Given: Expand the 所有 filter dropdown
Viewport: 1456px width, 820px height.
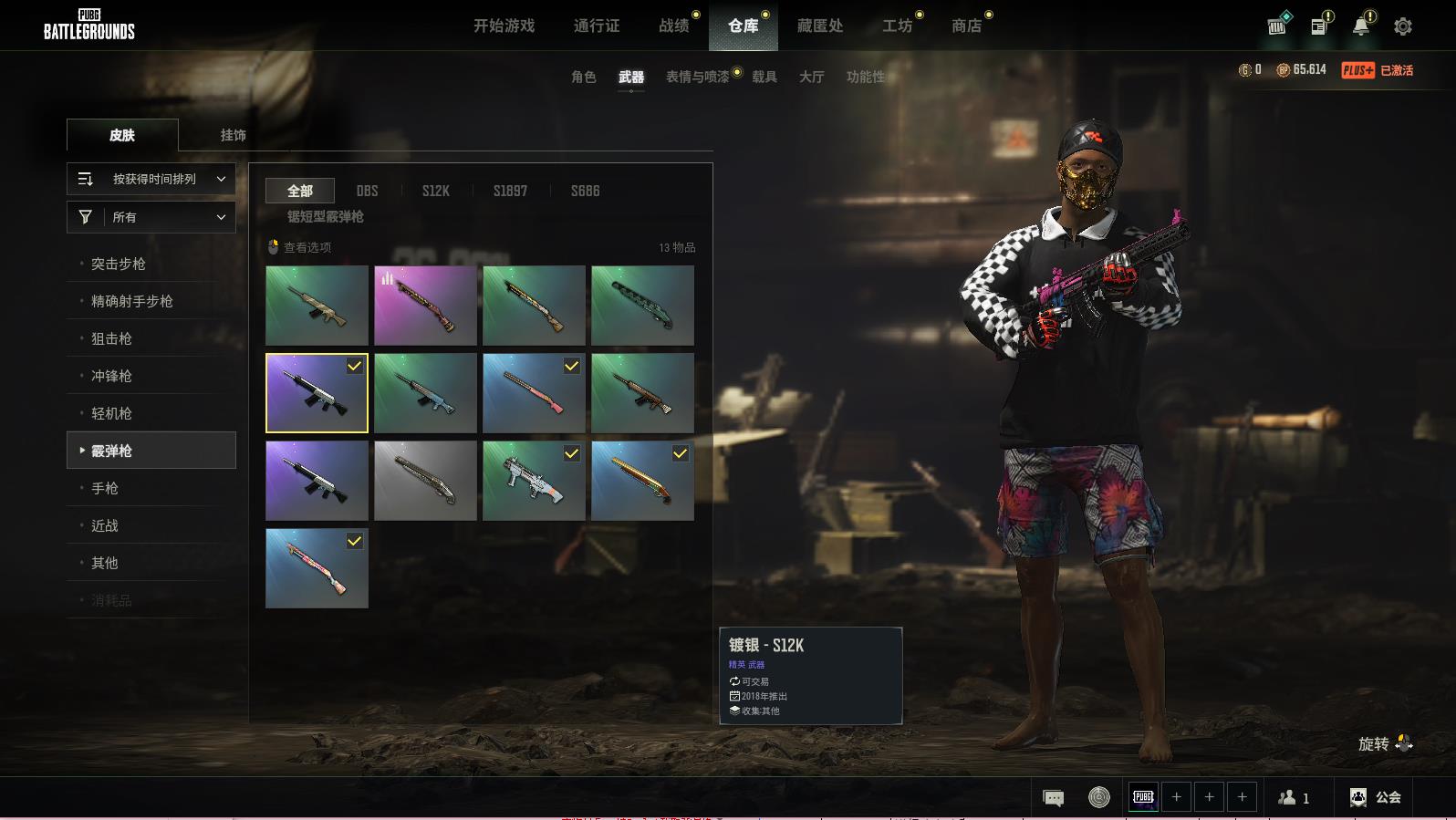Looking at the screenshot, I should [x=151, y=217].
